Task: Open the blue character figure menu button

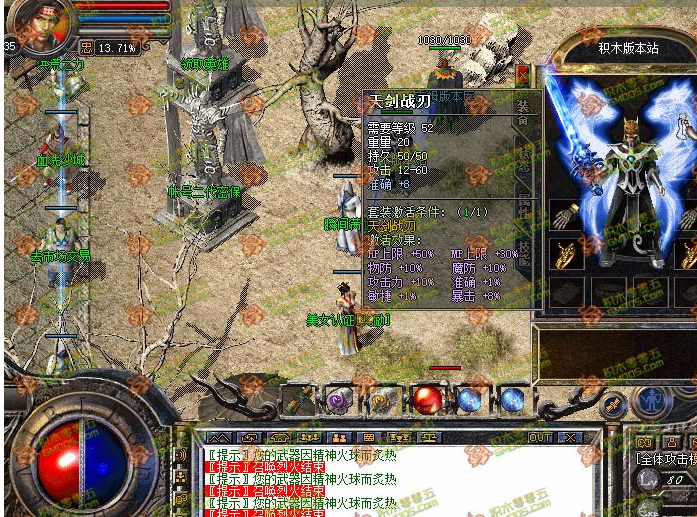Action: (652, 402)
